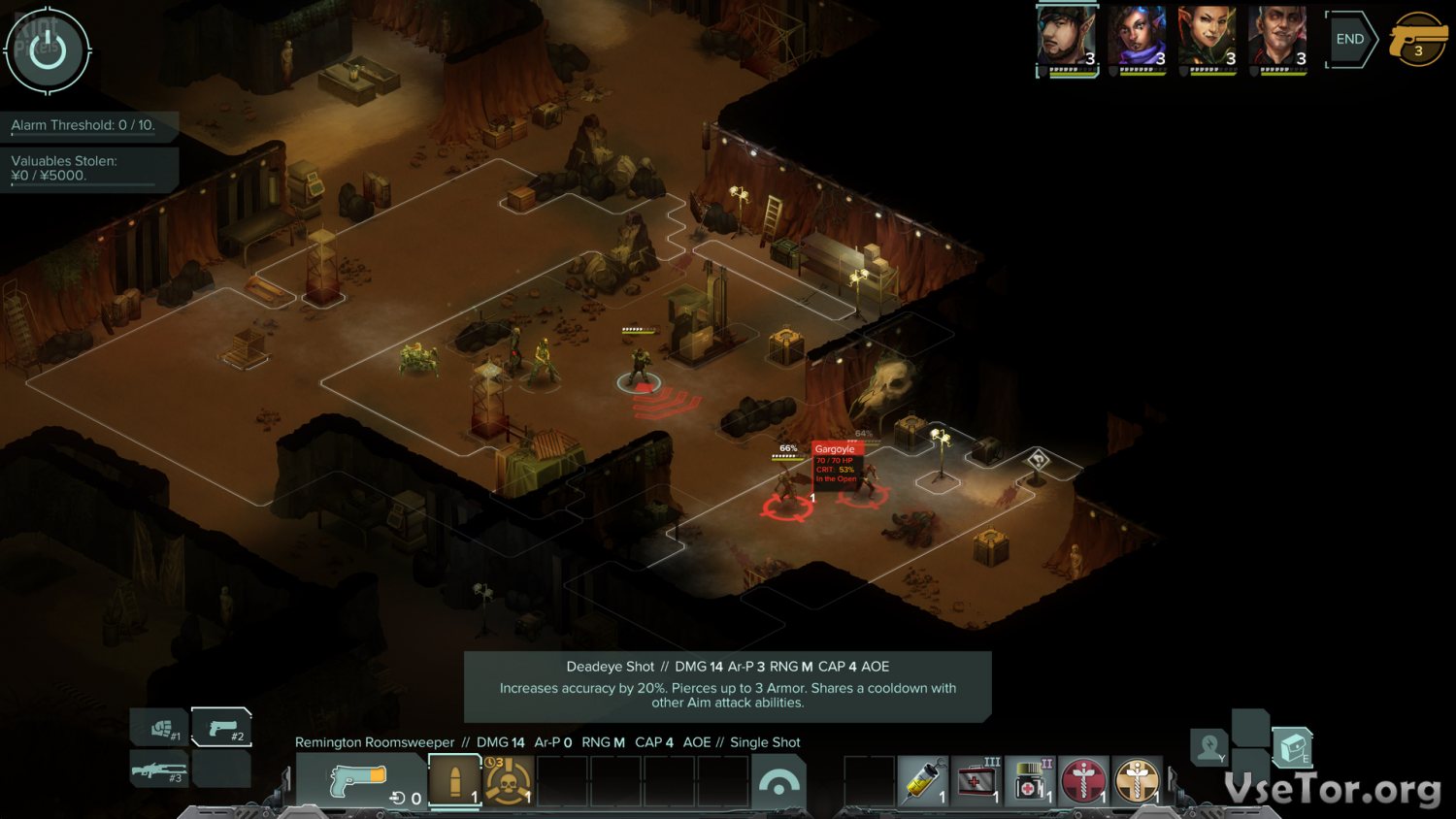Use the tier III medkit

point(976,781)
